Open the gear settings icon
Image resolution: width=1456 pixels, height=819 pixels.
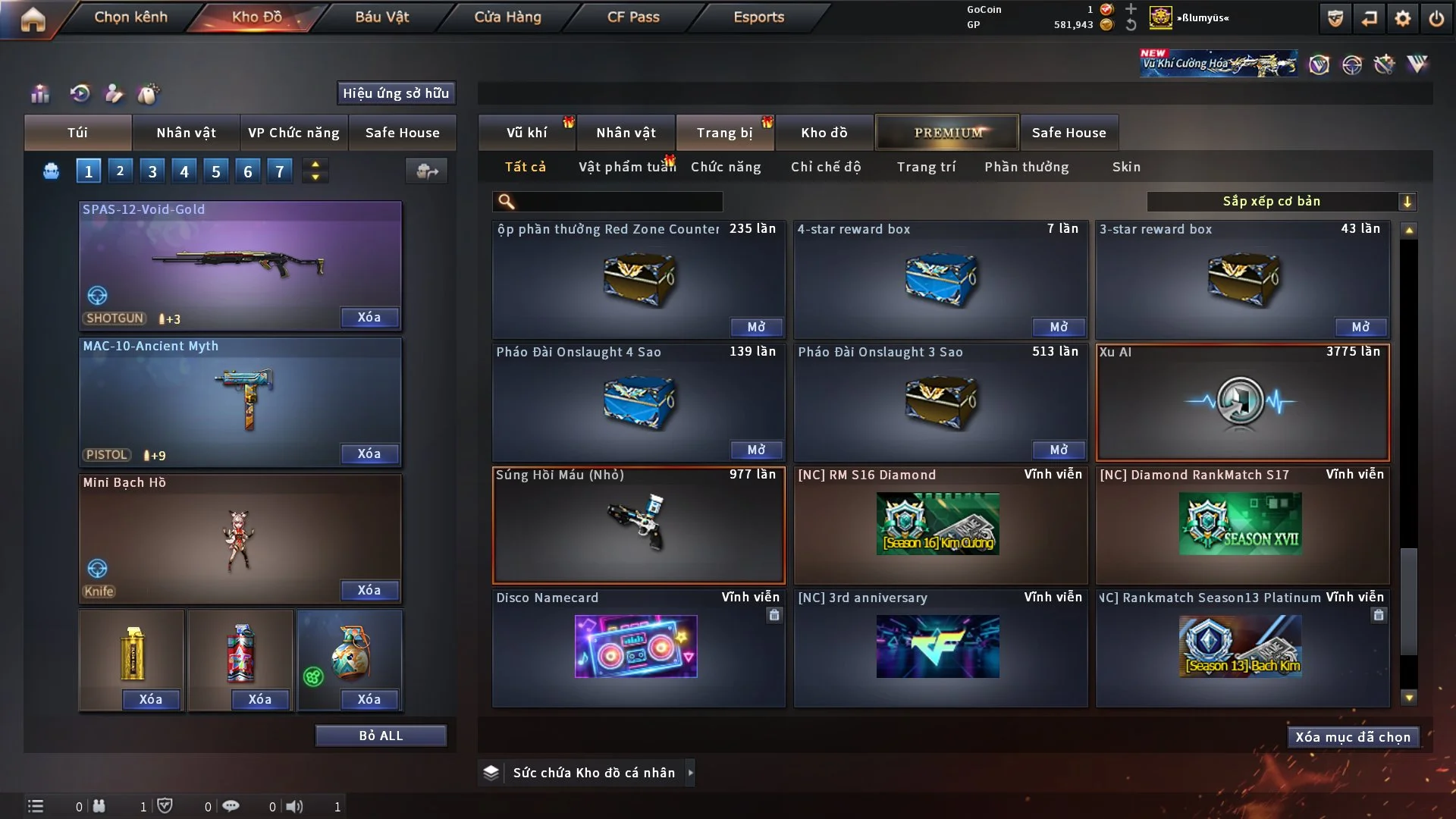pyautogui.click(x=1403, y=18)
